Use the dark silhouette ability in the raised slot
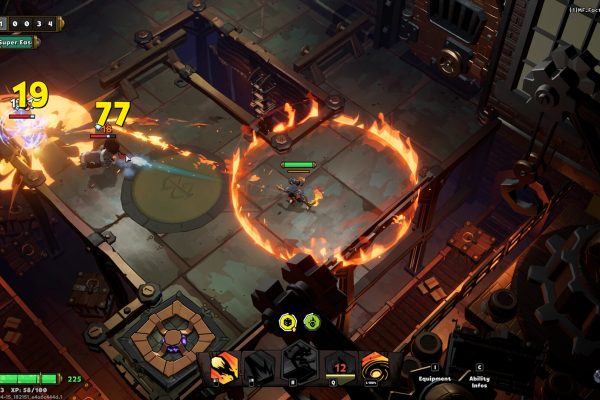 click(x=299, y=359)
